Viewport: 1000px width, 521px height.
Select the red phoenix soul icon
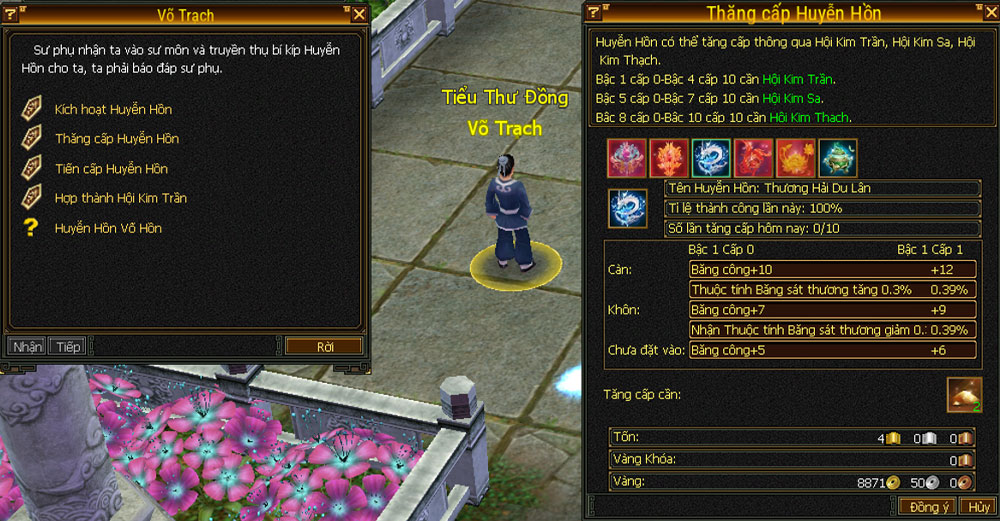tap(753, 158)
